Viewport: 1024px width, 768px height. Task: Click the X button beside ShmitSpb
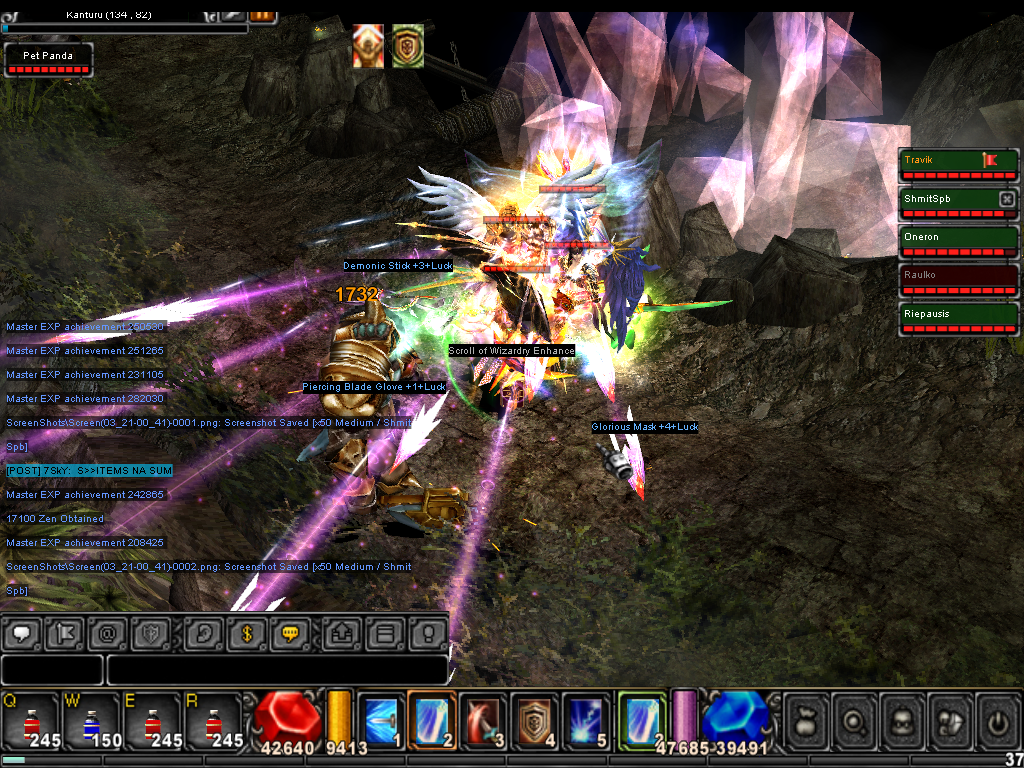[1007, 199]
